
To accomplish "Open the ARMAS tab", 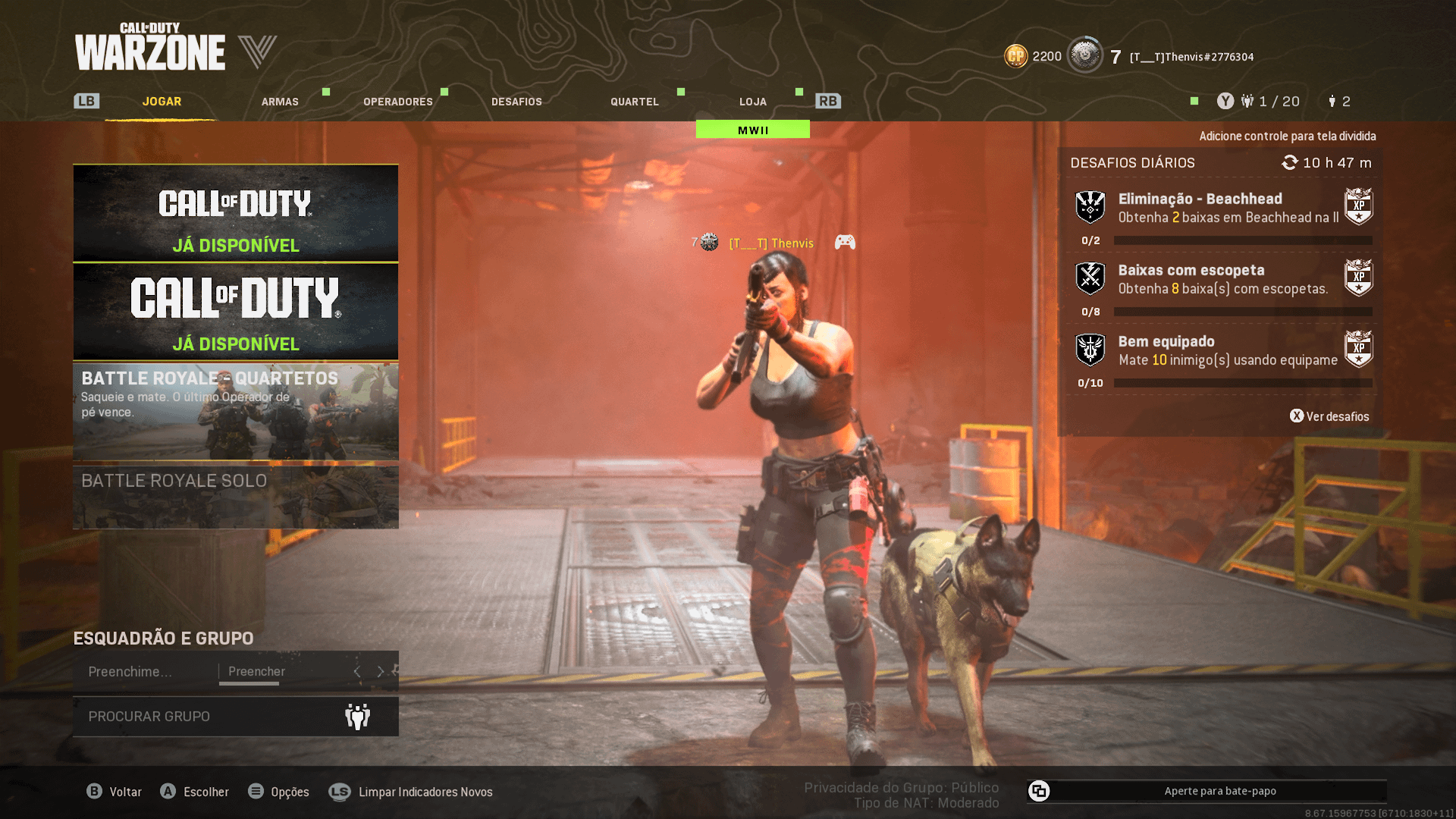I will [x=280, y=102].
